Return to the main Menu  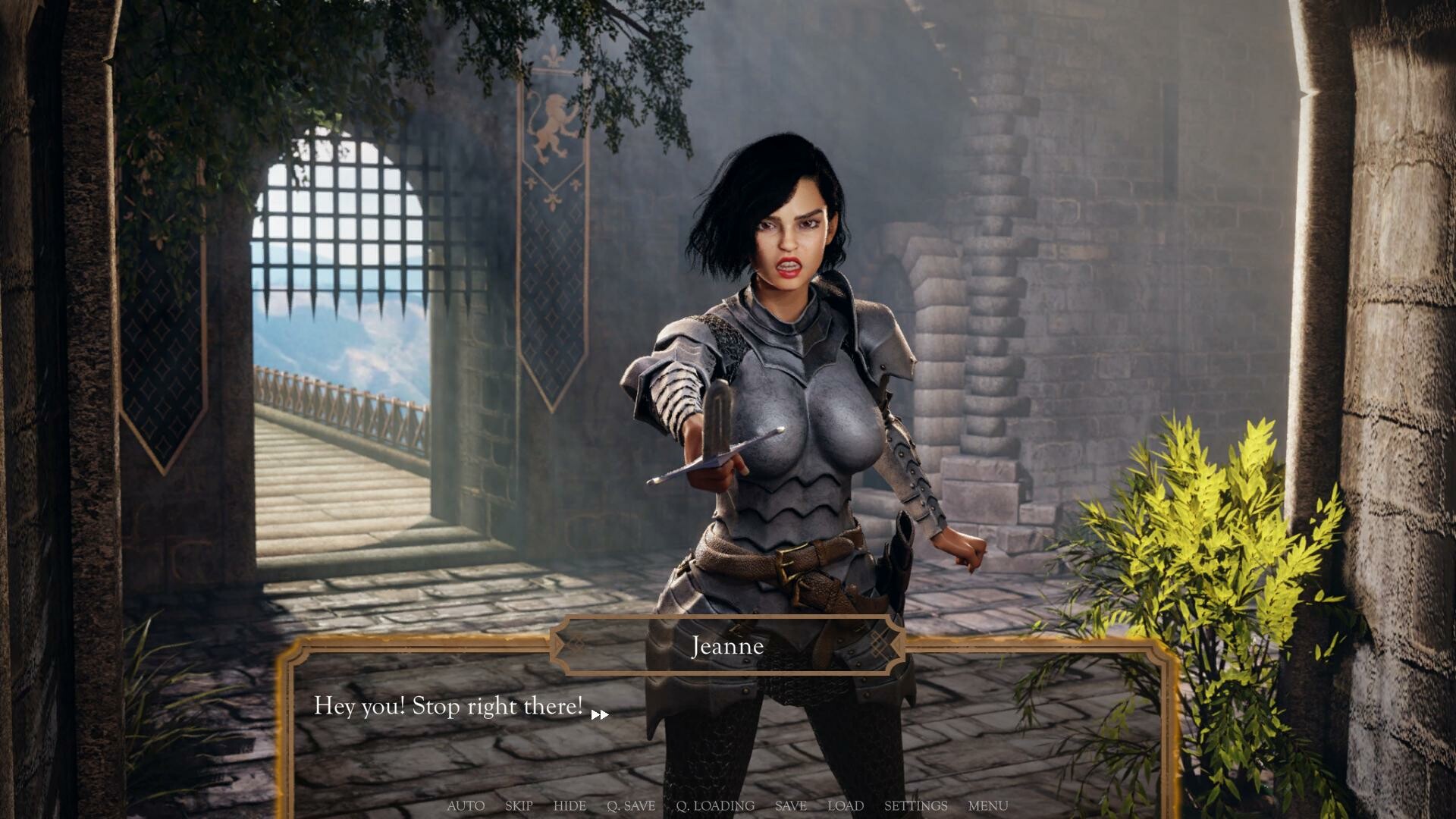tap(987, 805)
